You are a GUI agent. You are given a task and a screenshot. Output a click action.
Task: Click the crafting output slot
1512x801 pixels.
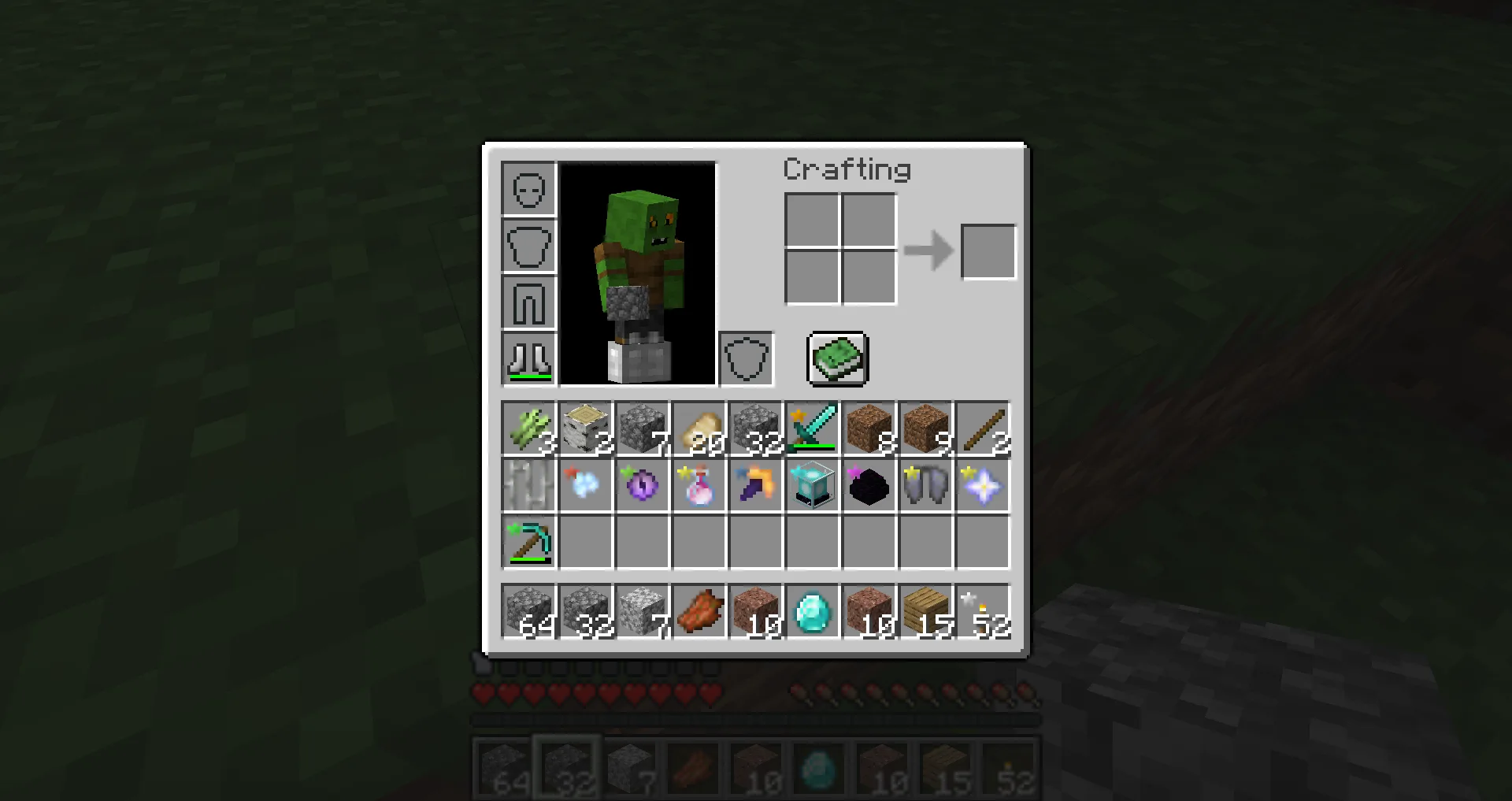tap(988, 250)
